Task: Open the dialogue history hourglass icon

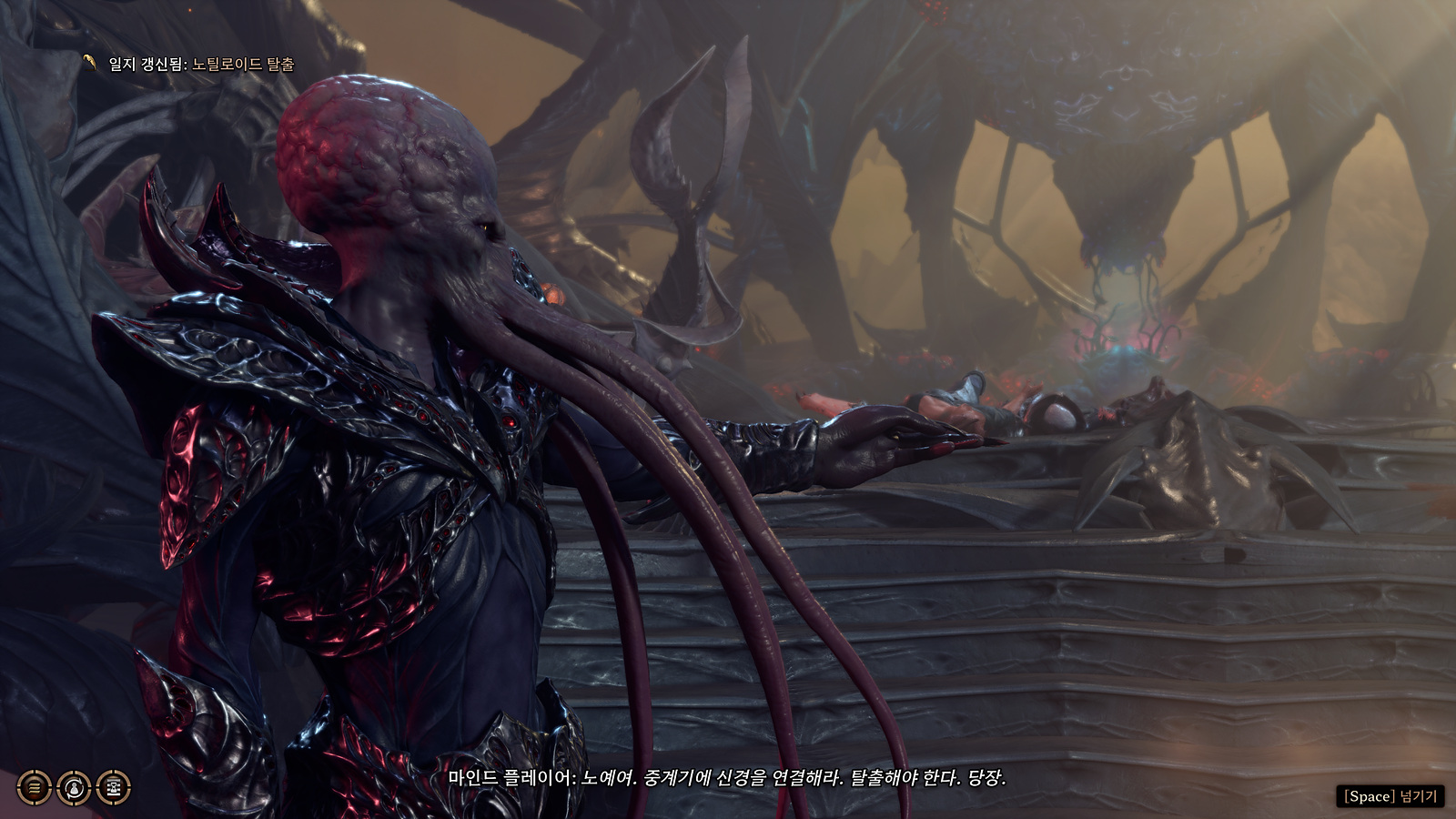Action: (x=114, y=787)
